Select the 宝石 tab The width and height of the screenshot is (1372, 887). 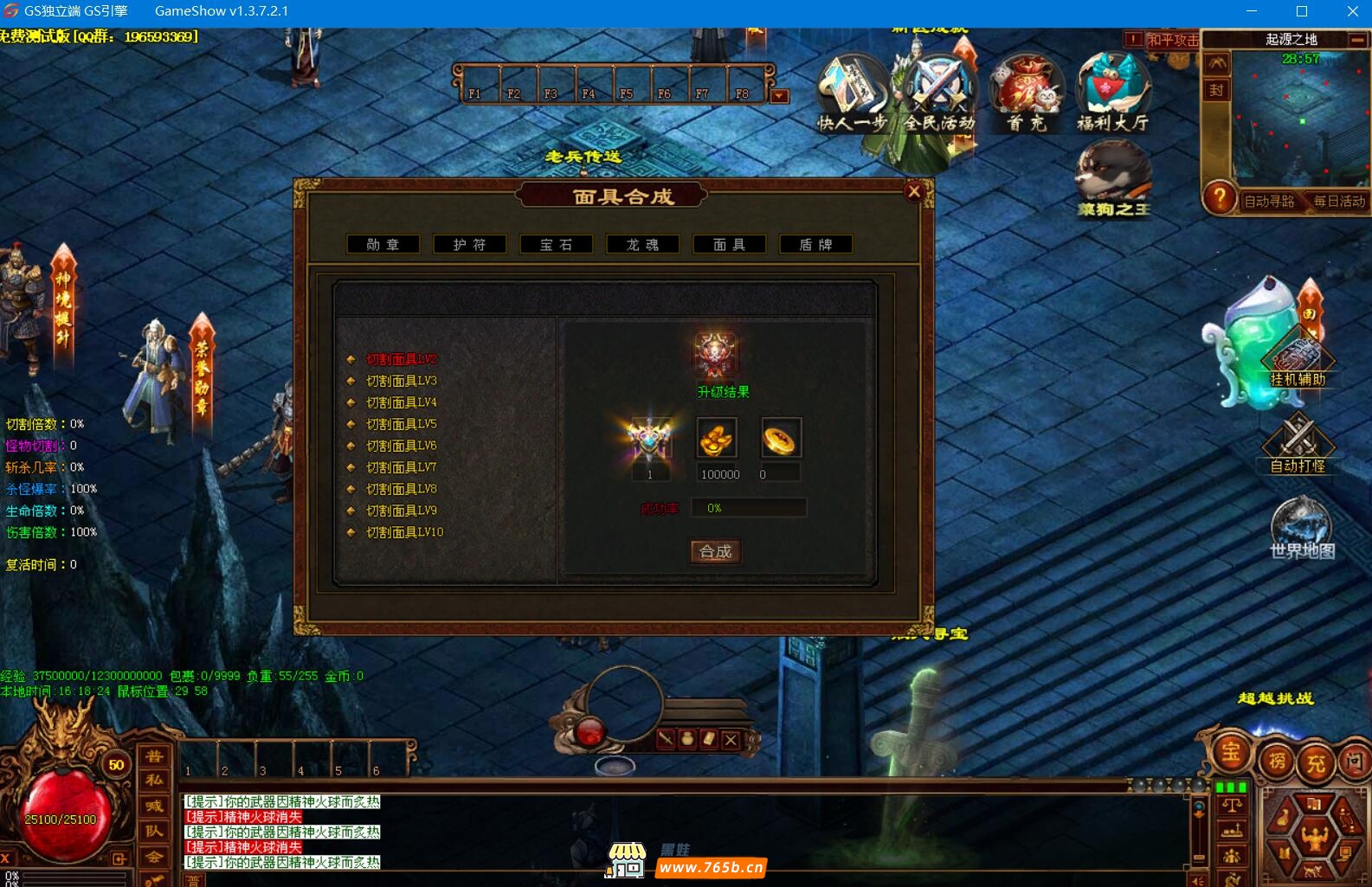click(556, 245)
